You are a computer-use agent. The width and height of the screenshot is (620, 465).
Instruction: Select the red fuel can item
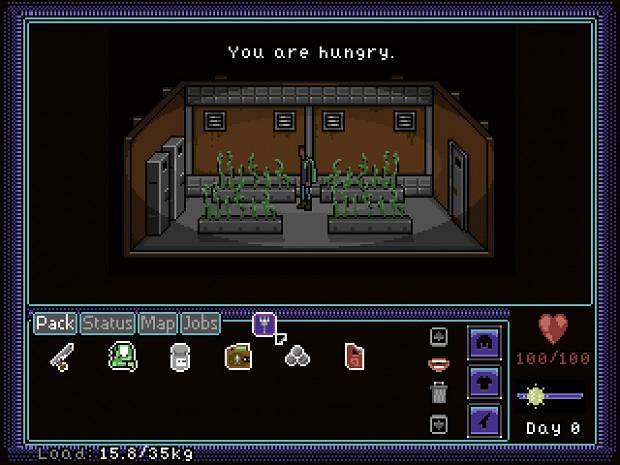[353, 356]
